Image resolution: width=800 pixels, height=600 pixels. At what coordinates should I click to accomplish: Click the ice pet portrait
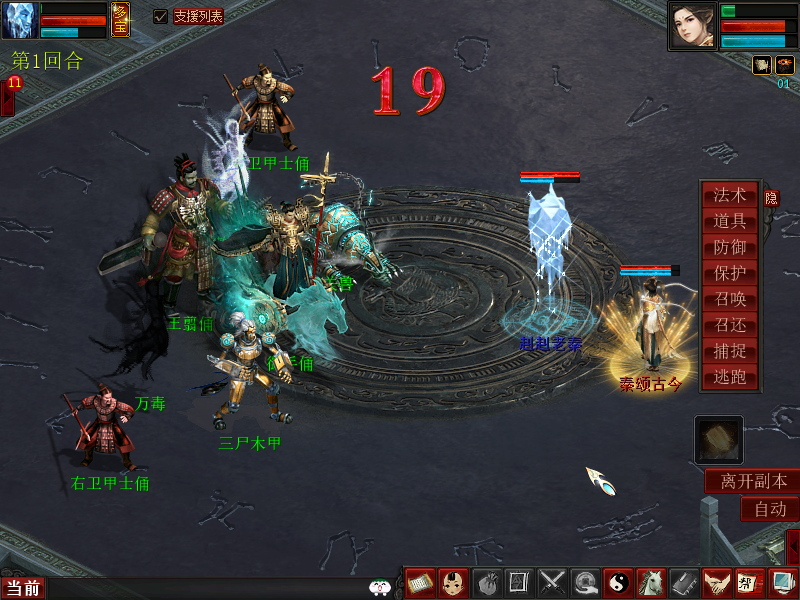pos(20,20)
